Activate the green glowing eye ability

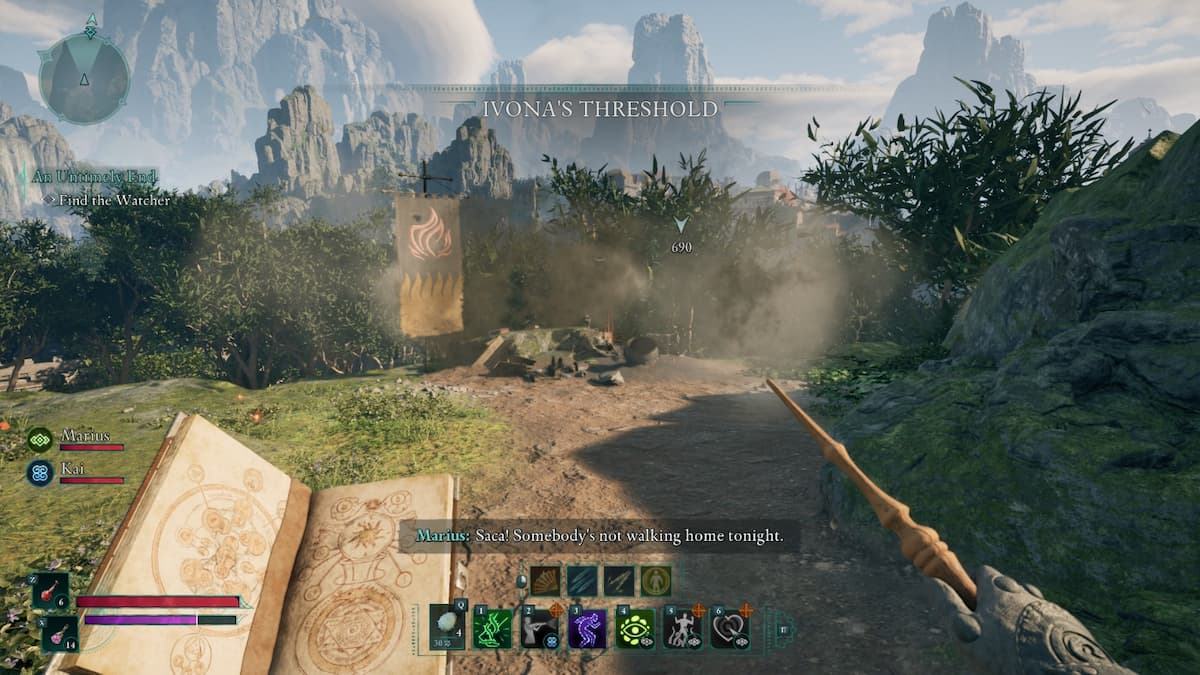635,629
